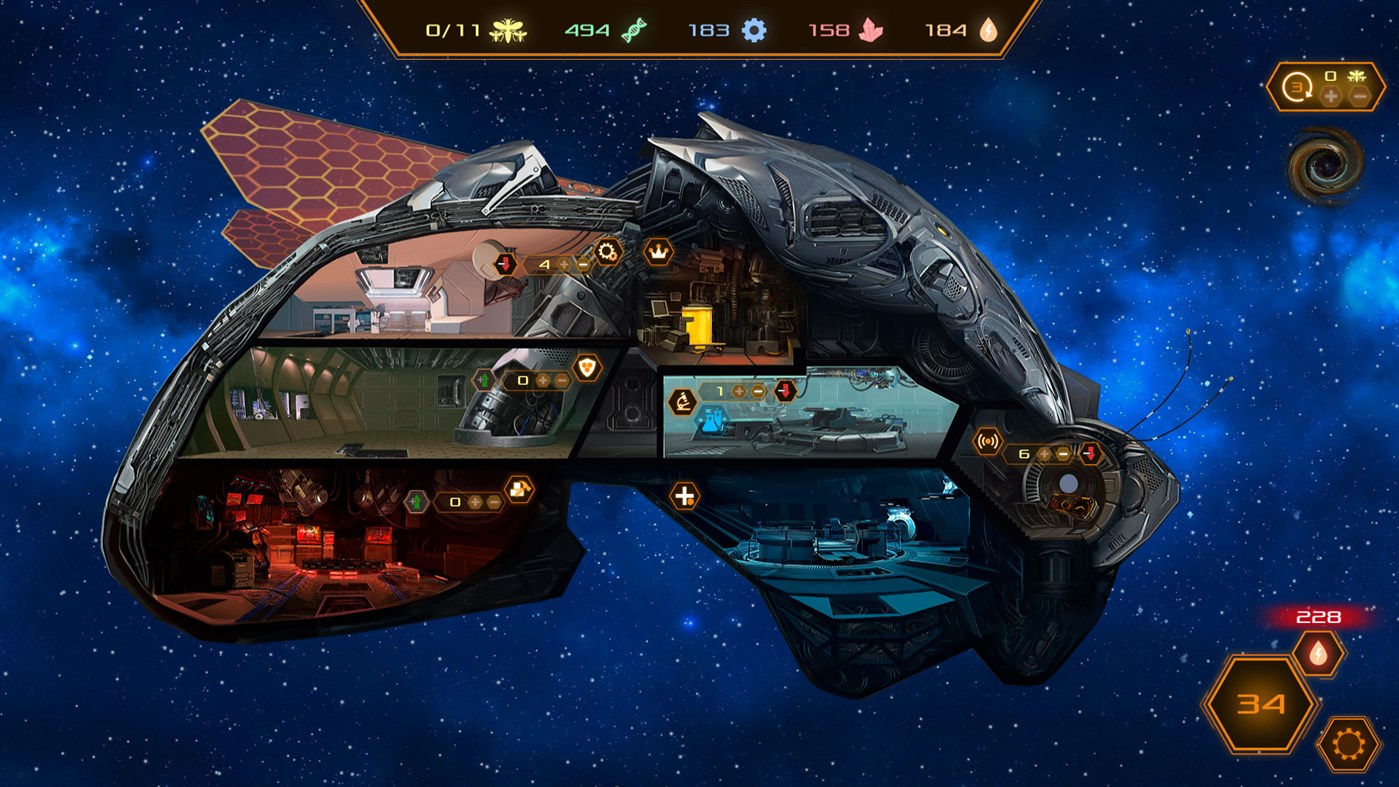This screenshot has width=1399, height=787.
Task: Click the crown room icon
Action: point(659,250)
